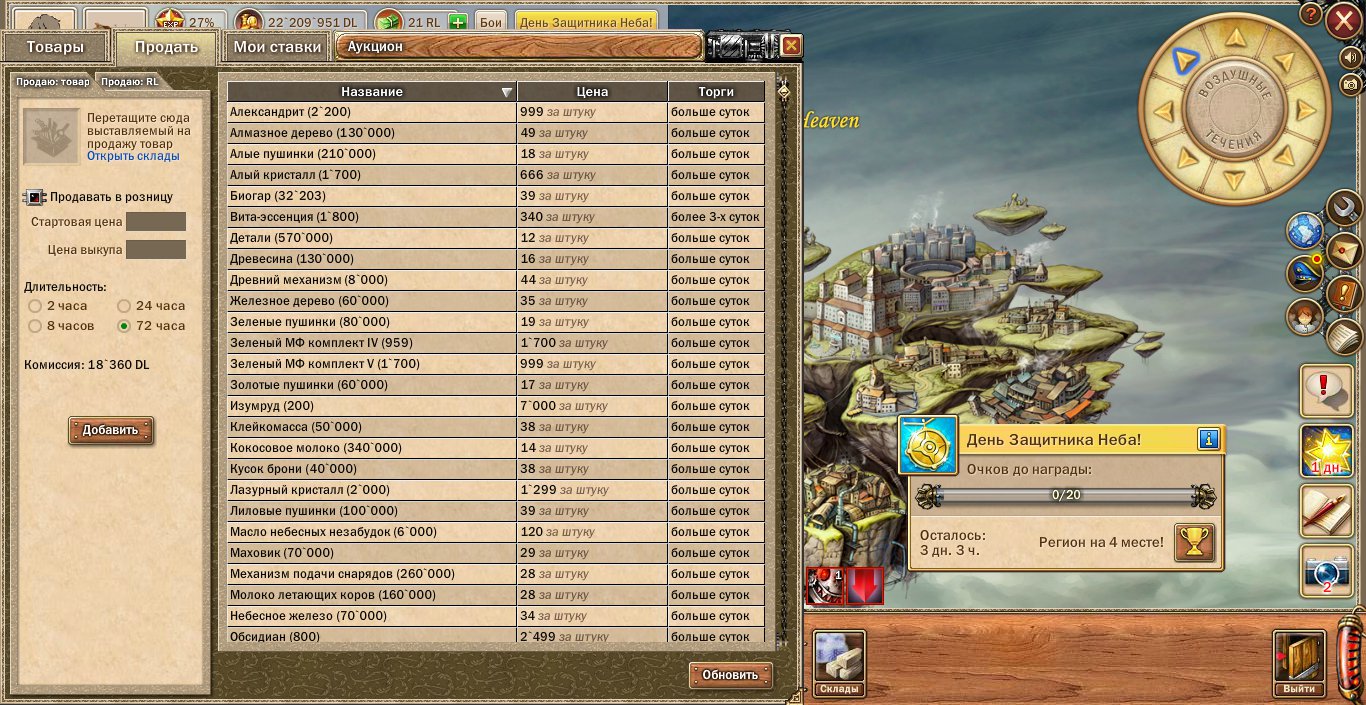Focus the Стартовая цена input field
Screen dimensions: 1366x705
[155, 222]
